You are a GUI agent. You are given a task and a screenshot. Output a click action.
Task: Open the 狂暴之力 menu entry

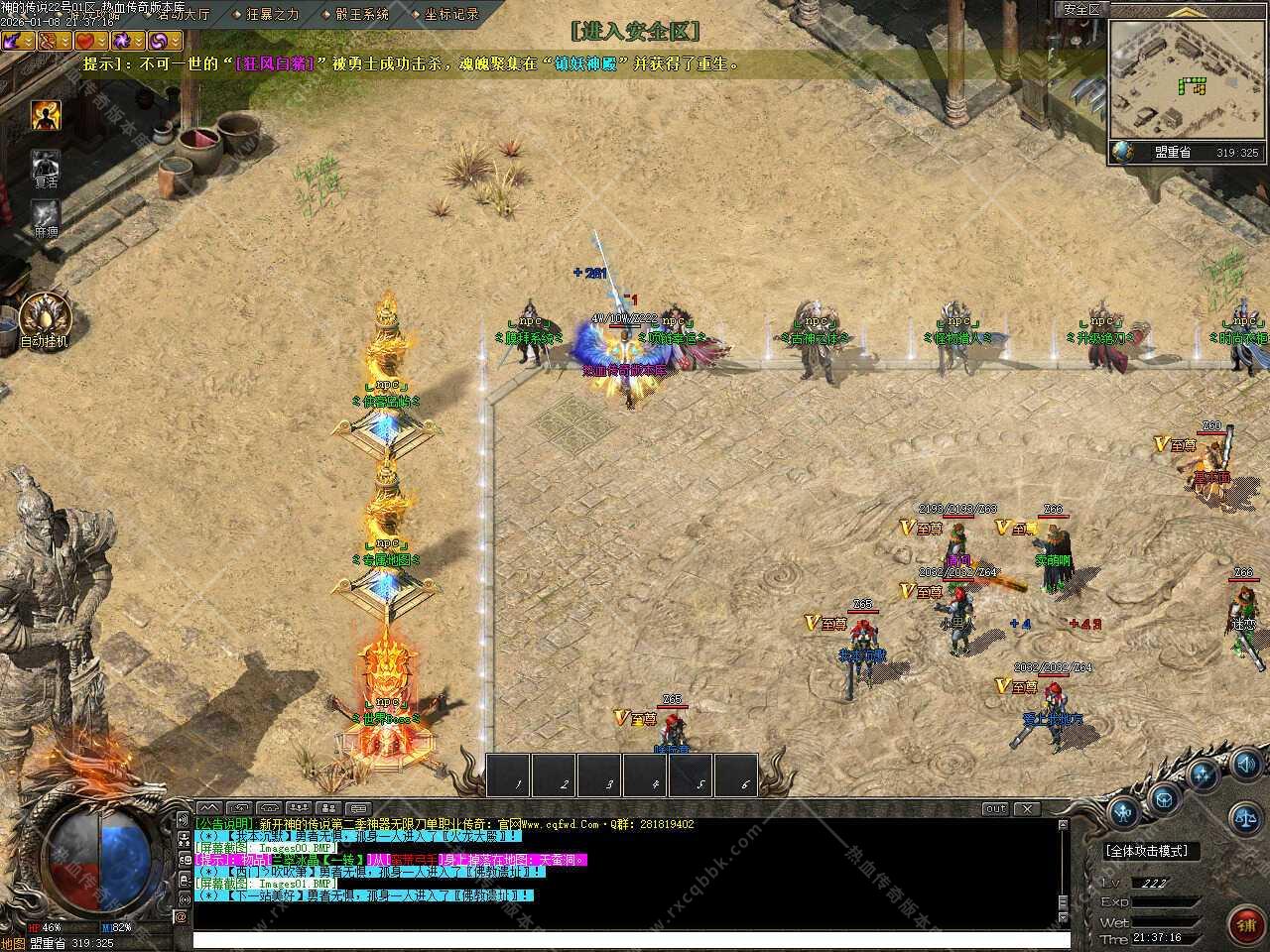click(x=272, y=15)
